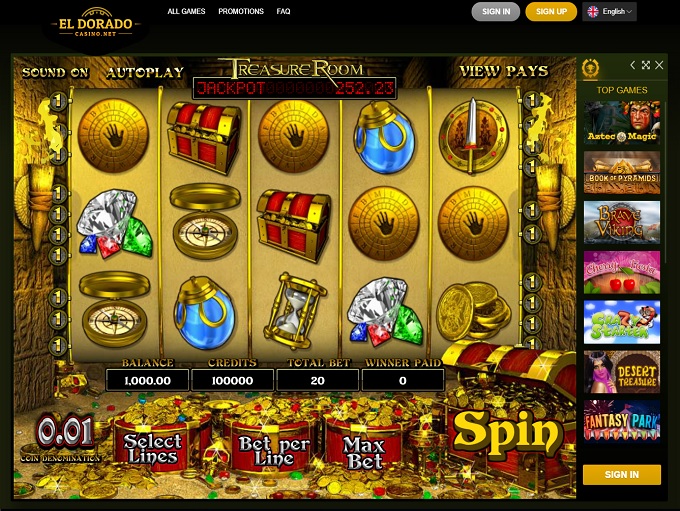Change the 0.01 coin denomination

[x=65, y=435]
